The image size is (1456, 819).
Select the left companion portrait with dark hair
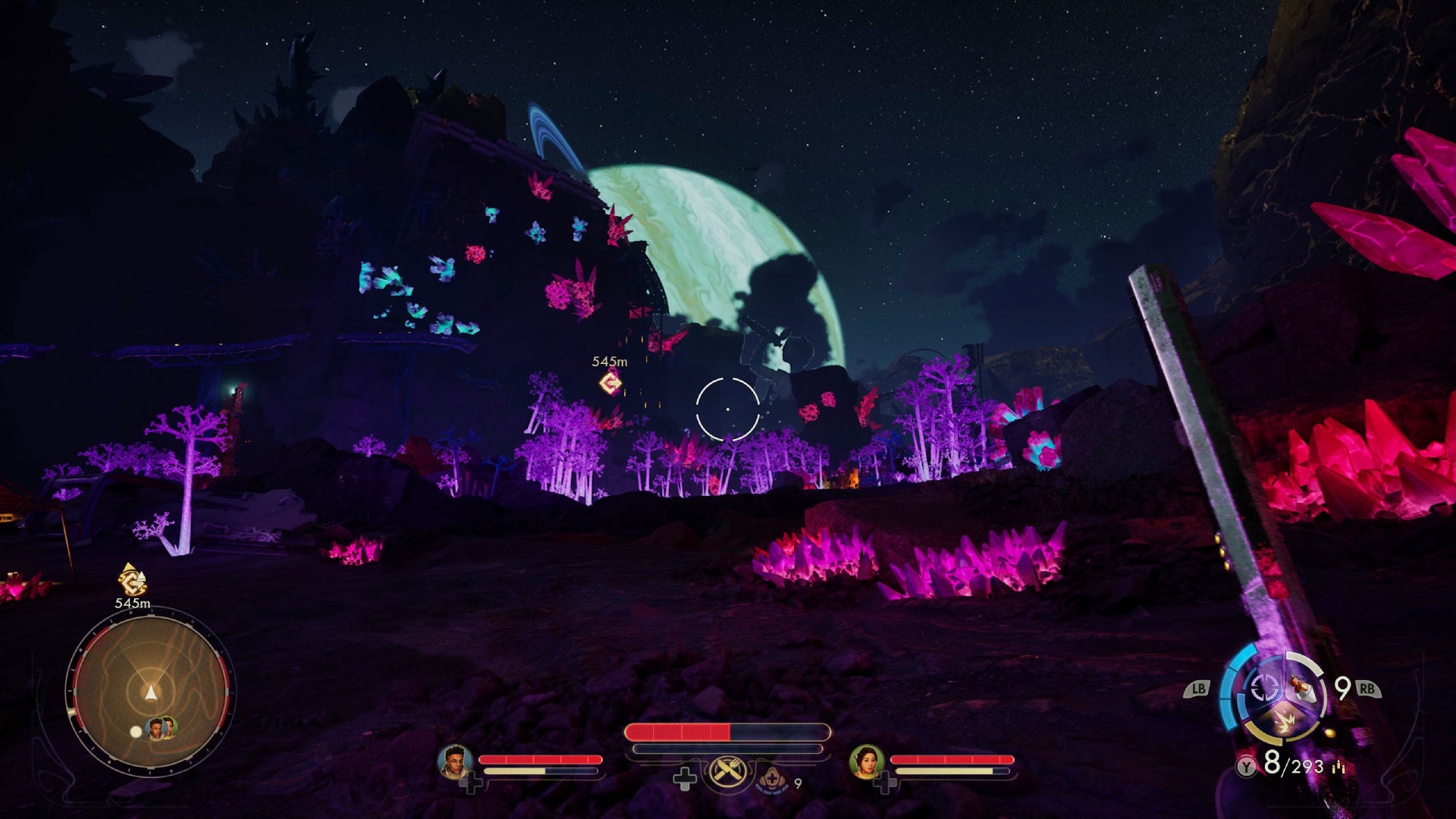pos(456,761)
